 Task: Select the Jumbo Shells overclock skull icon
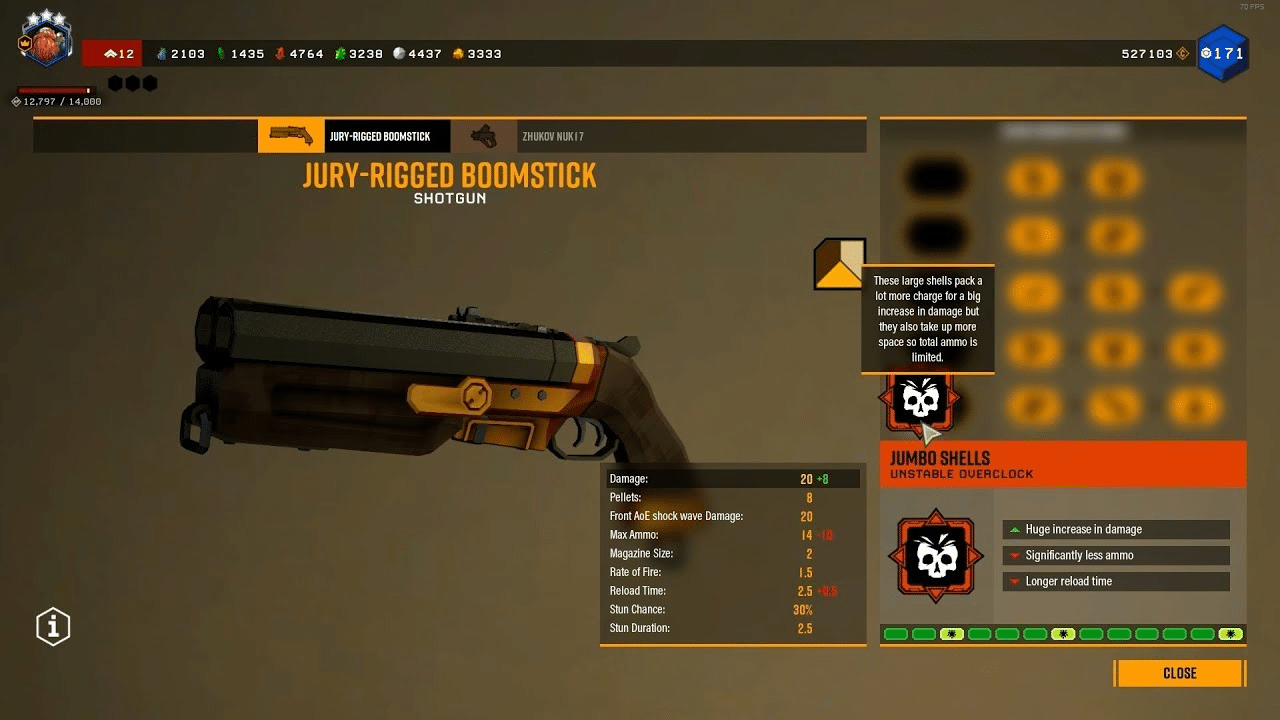(x=919, y=399)
